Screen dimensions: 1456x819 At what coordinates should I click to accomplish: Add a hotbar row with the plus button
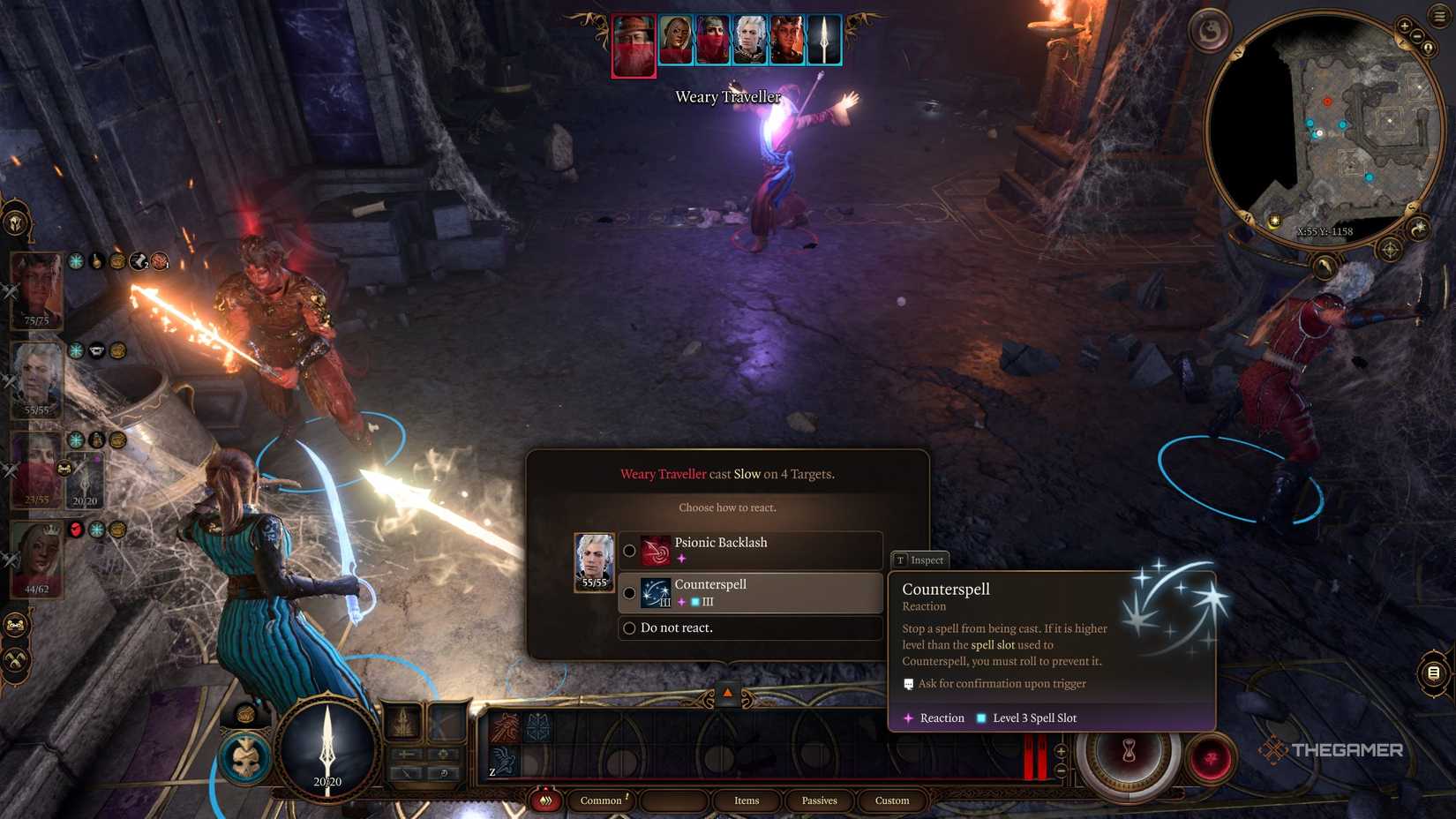coord(1061,751)
